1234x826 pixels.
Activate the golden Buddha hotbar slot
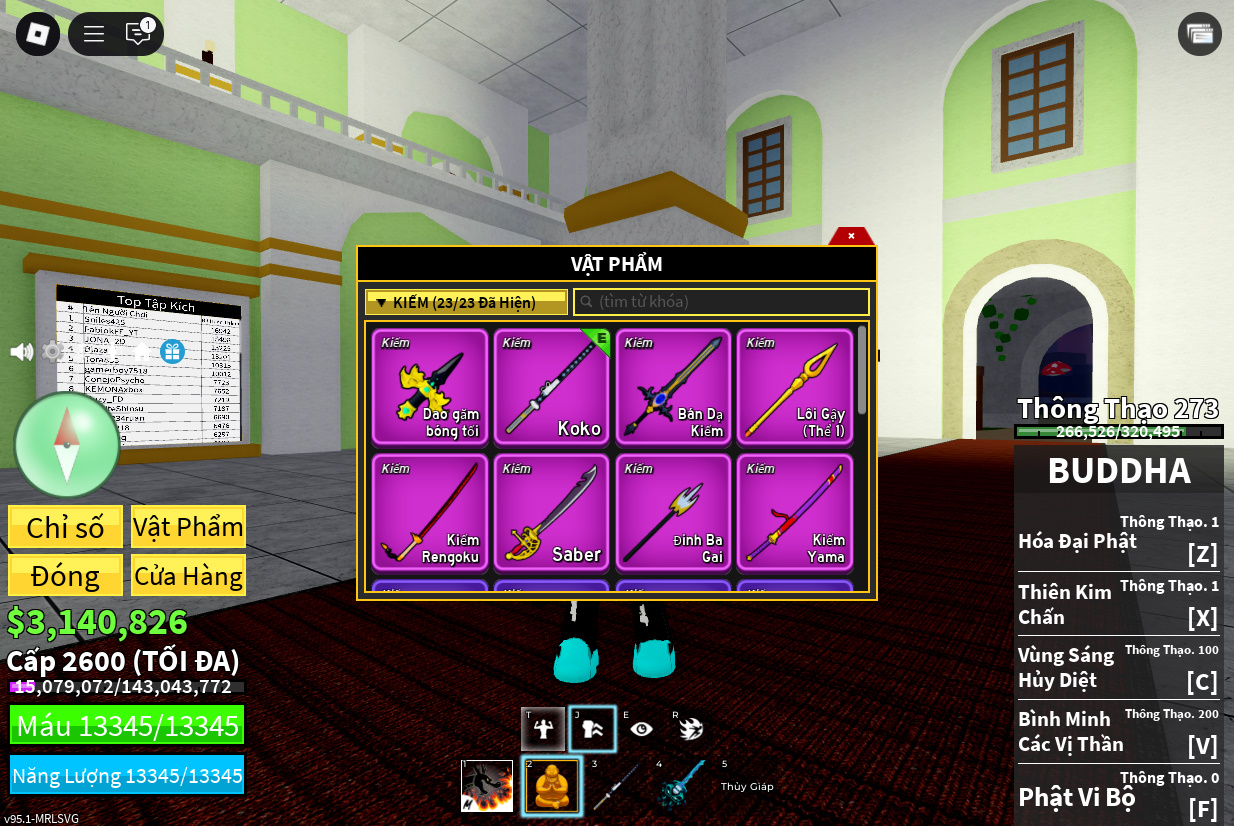[551, 786]
